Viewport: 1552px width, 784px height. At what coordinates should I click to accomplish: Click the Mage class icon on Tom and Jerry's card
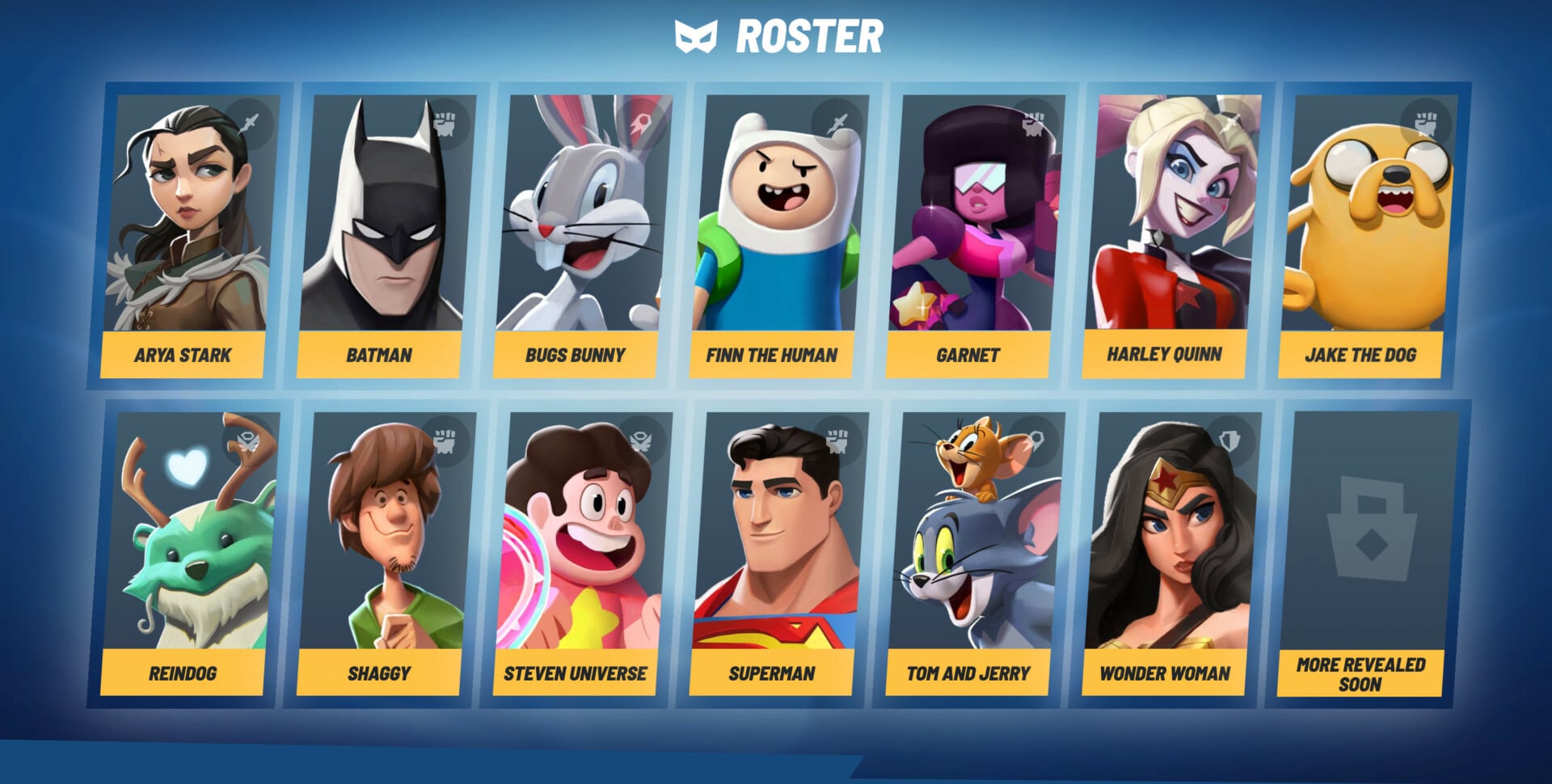(x=1037, y=438)
